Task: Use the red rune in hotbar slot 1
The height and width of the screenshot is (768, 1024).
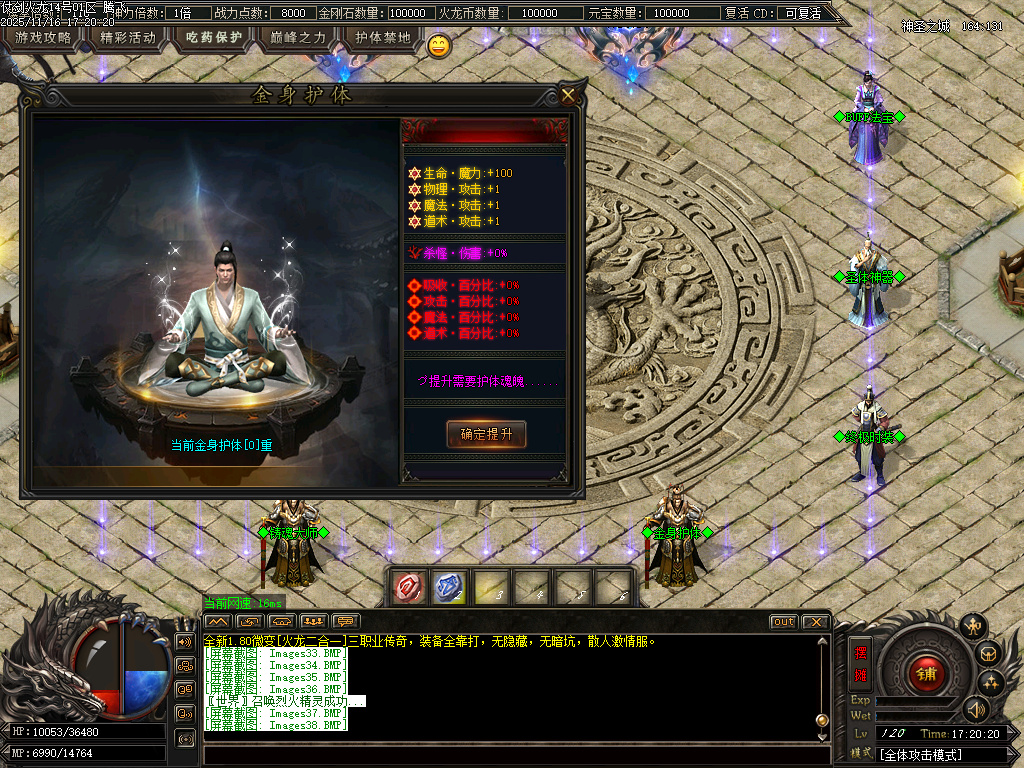Action: tap(408, 587)
